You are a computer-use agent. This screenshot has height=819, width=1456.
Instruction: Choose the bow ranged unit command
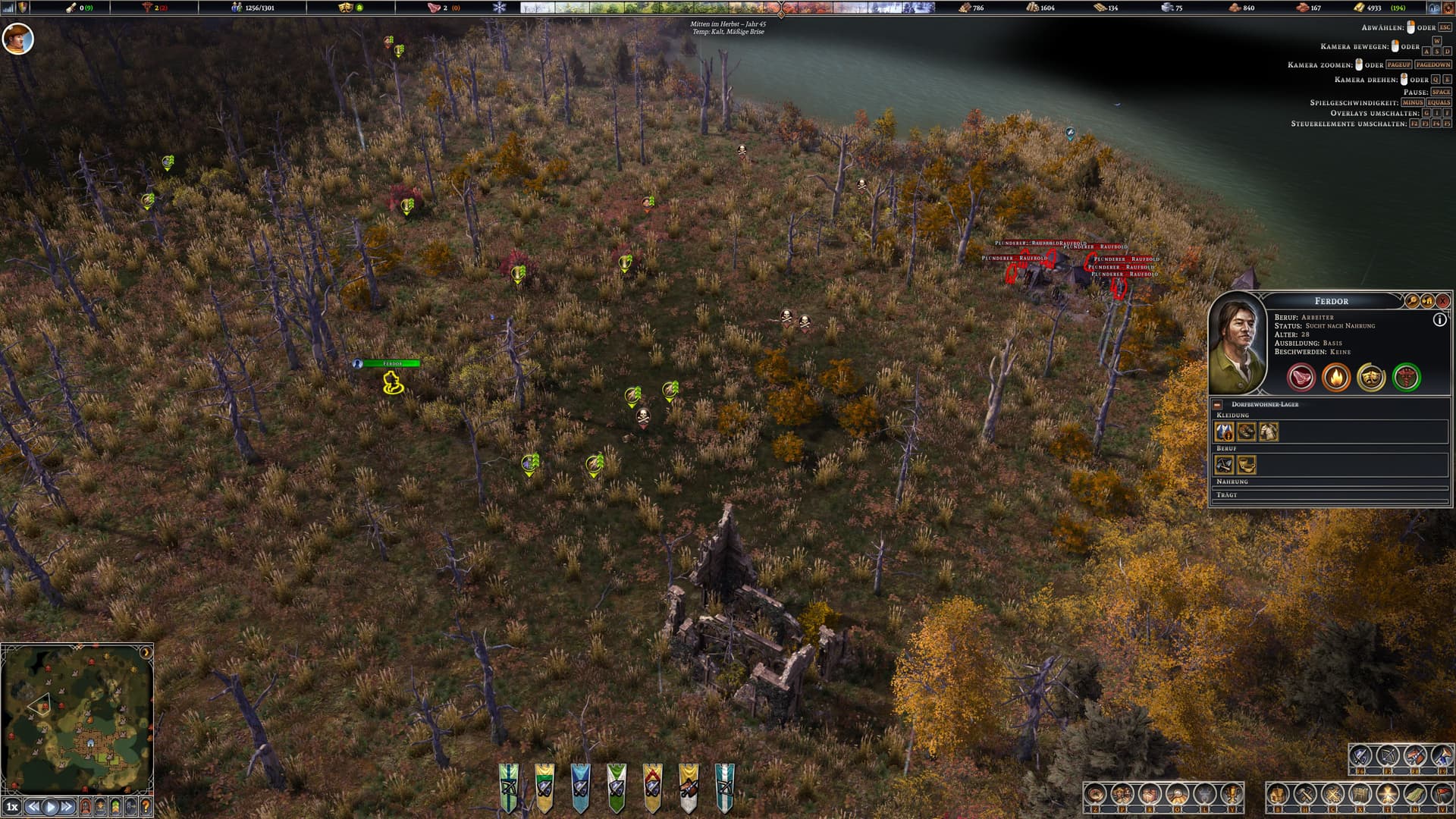click(x=1388, y=756)
